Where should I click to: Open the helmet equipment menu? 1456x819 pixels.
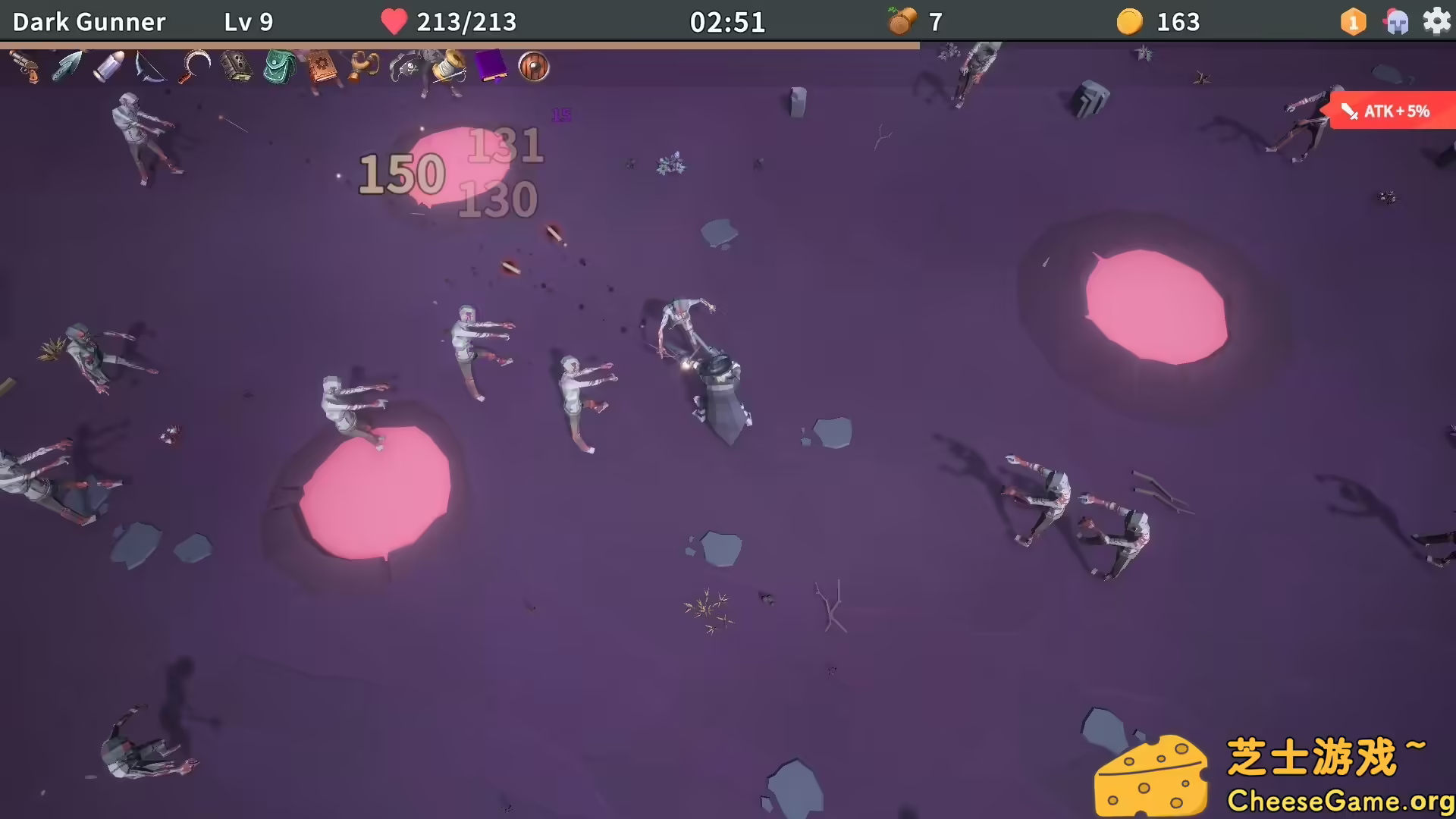[x=1396, y=21]
